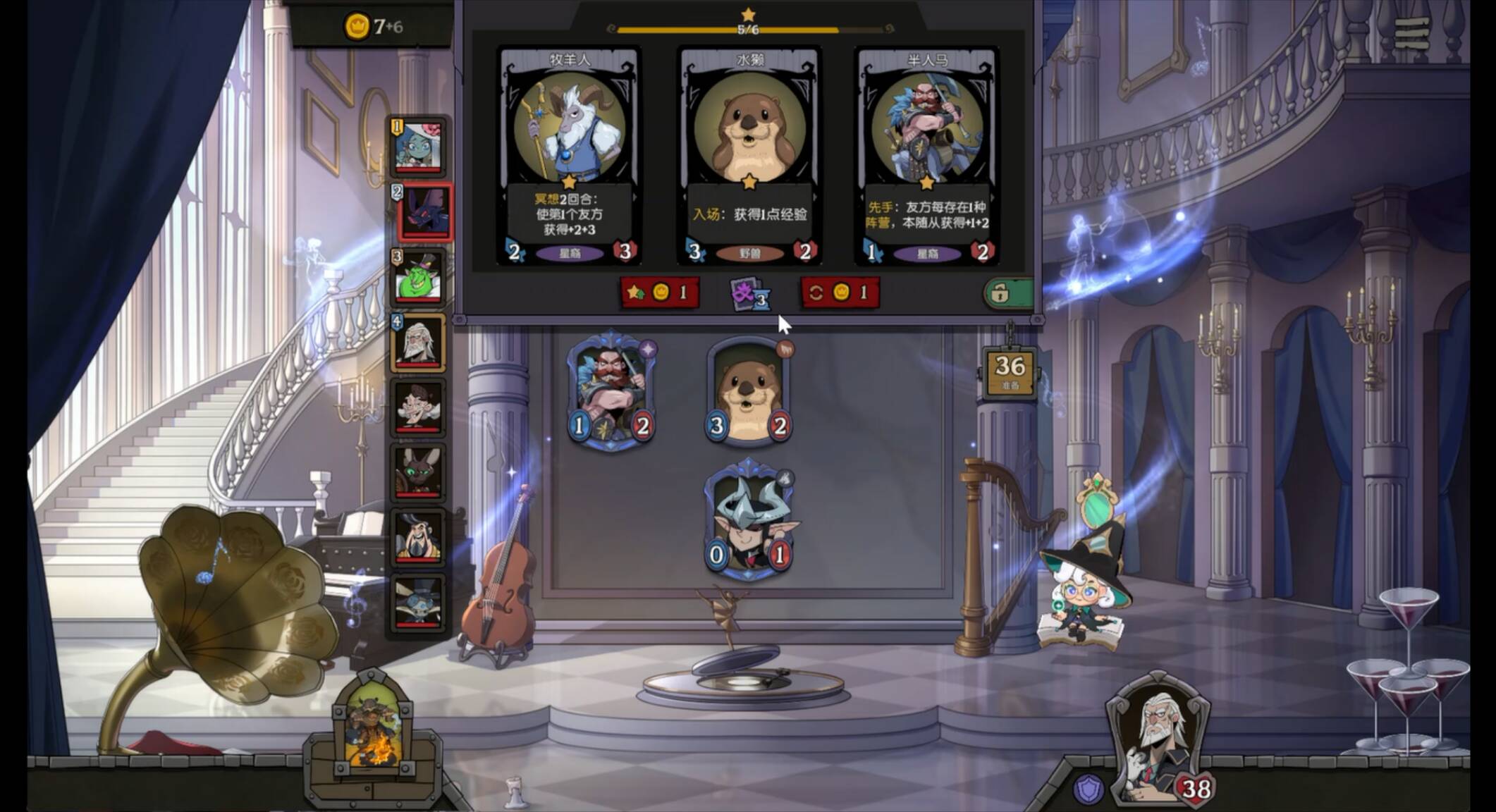Refresh the shop for one coin
1496x812 pixels.
840,293
